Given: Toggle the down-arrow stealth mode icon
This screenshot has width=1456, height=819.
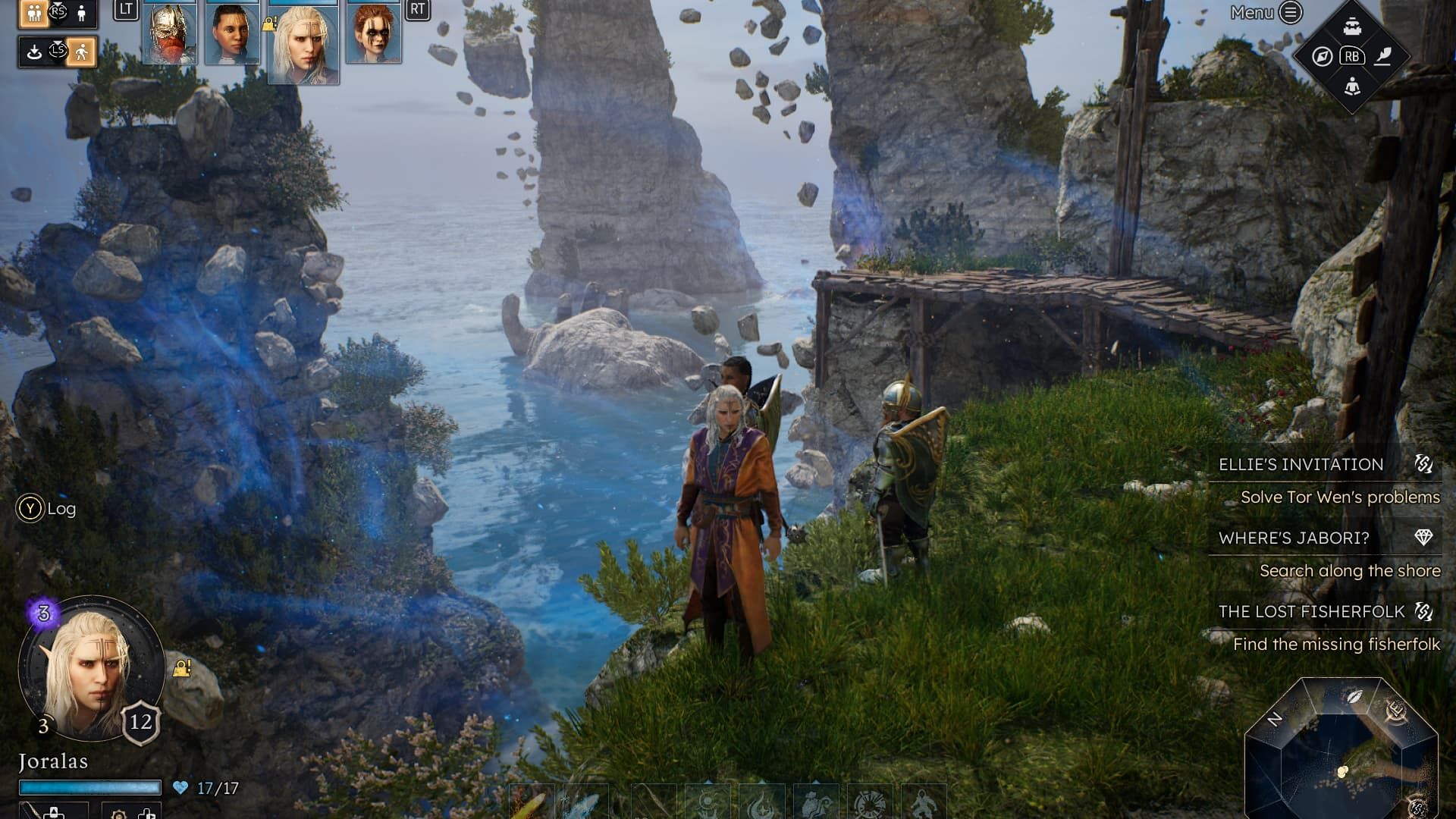Looking at the screenshot, I should pyautogui.click(x=33, y=52).
